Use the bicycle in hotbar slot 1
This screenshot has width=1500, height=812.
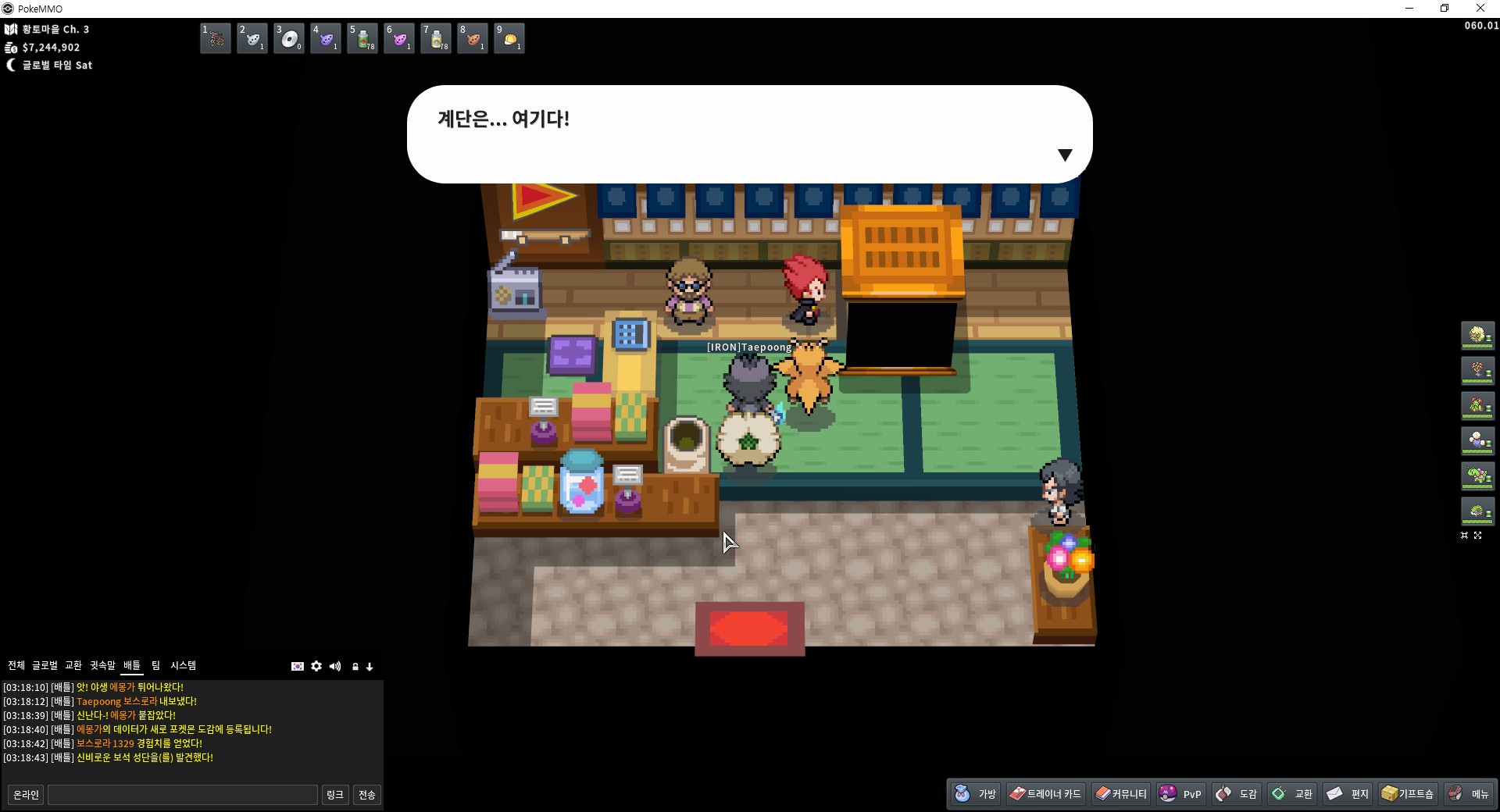coord(216,38)
